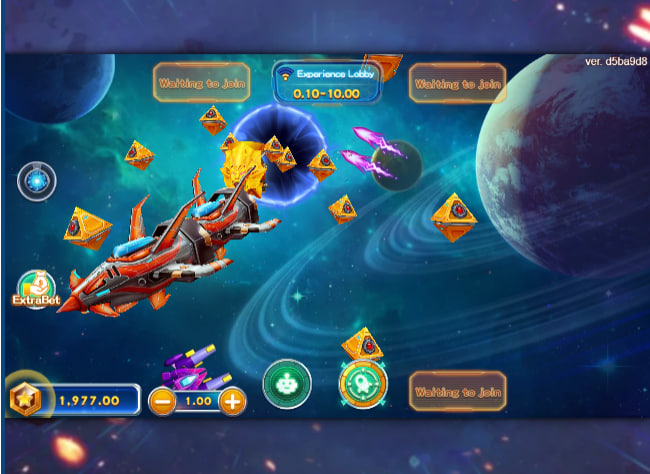Click the glowing blue orb icon
Screen dimensions: 650x474
click(37, 181)
